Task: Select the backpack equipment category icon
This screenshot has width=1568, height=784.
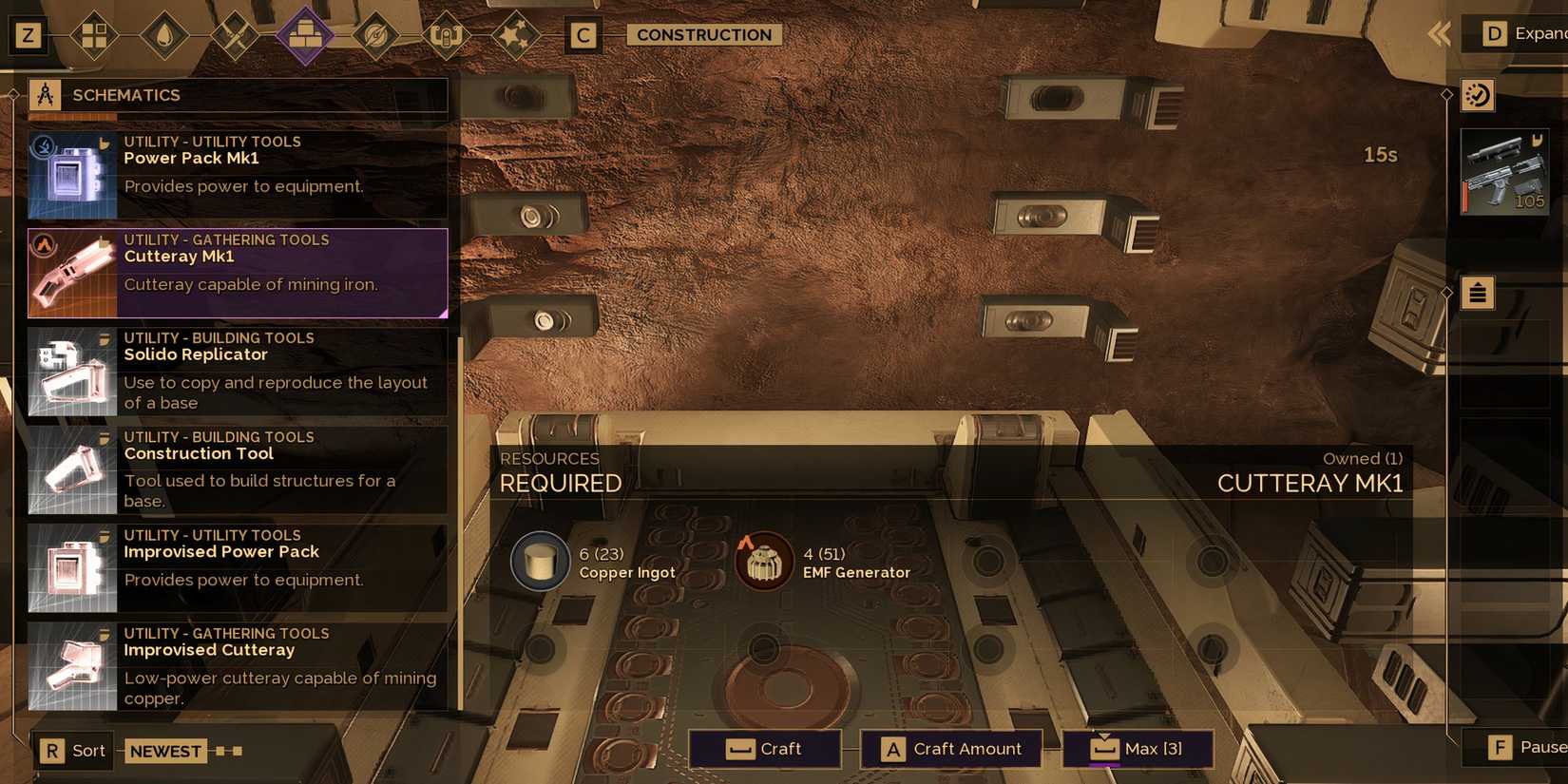Action: pyautogui.click(x=447, y=35)
